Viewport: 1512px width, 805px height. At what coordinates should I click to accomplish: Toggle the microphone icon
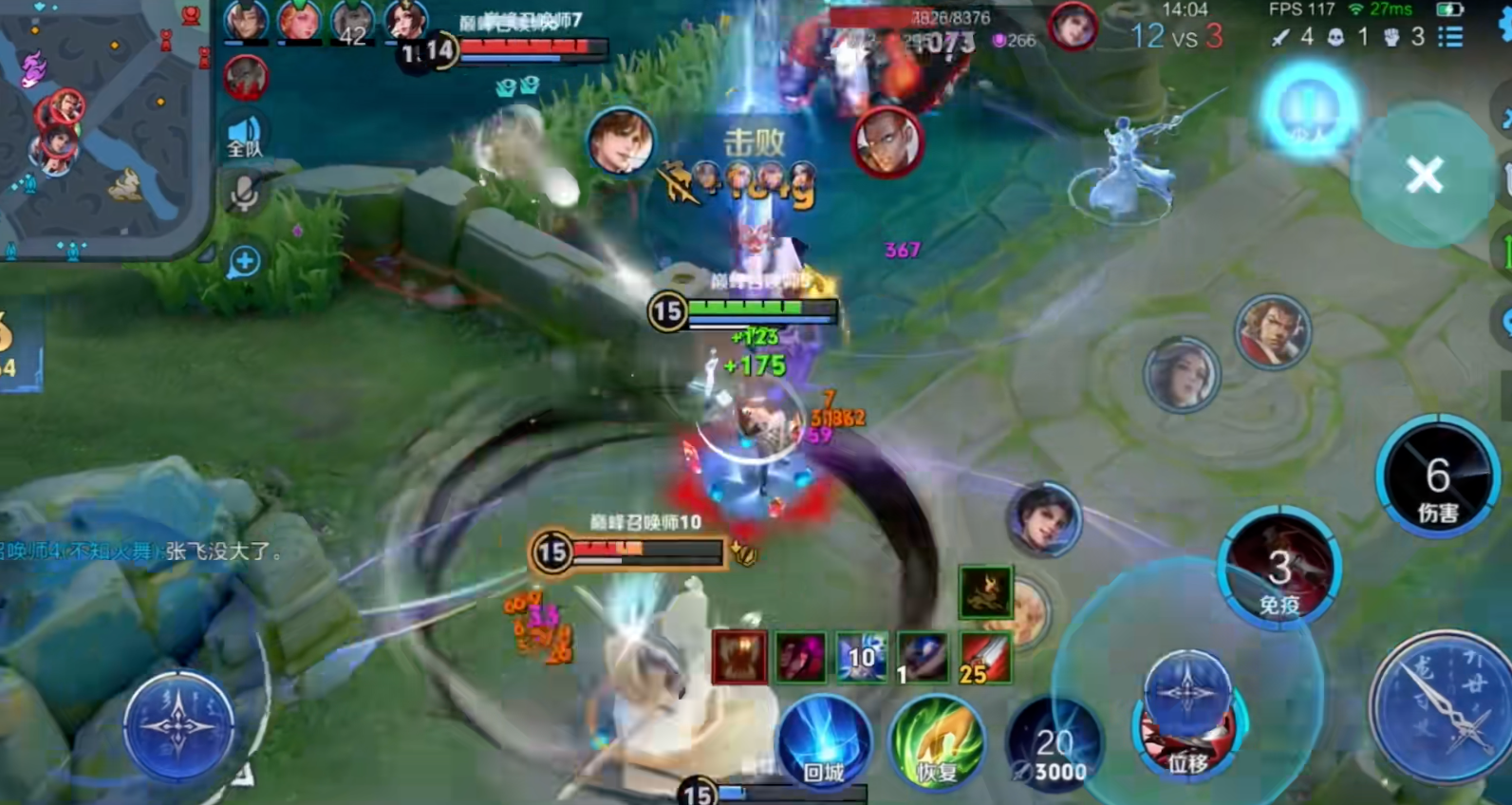click(245, 195)
